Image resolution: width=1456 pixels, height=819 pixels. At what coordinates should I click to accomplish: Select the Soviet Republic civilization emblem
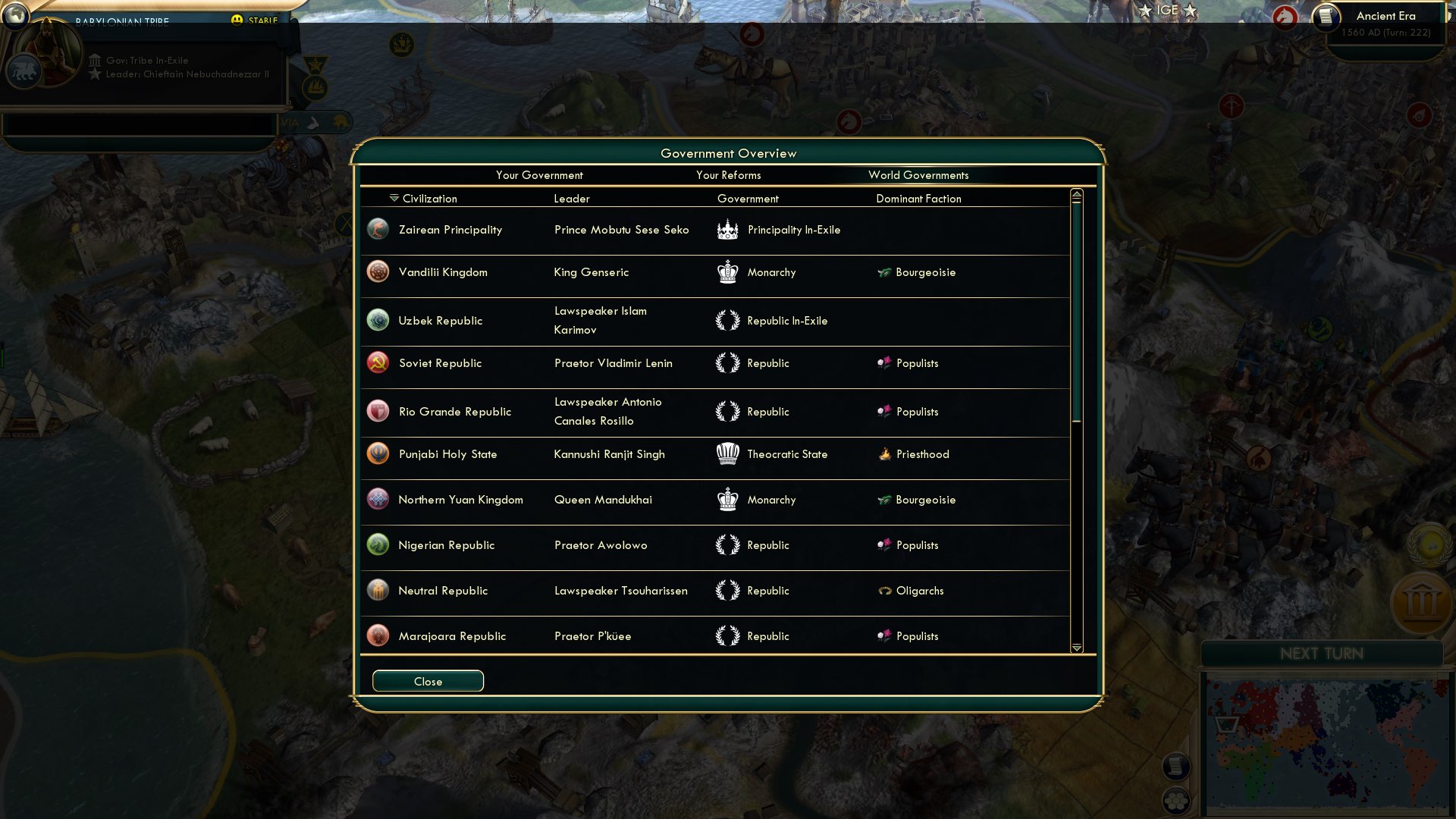coord(378,362)
